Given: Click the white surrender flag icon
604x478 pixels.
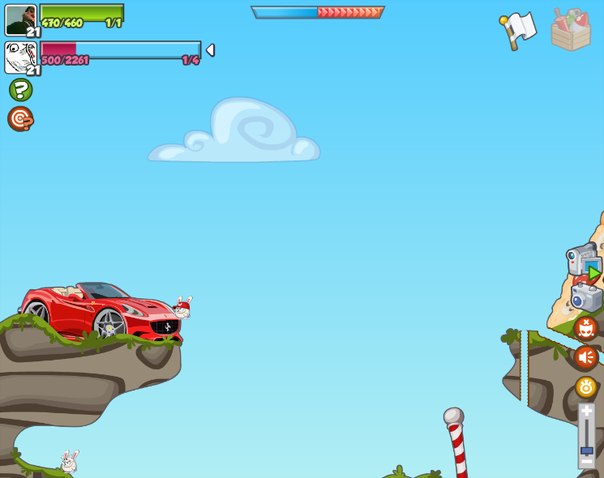Looking at the screenshot, I should pos(519,30).
